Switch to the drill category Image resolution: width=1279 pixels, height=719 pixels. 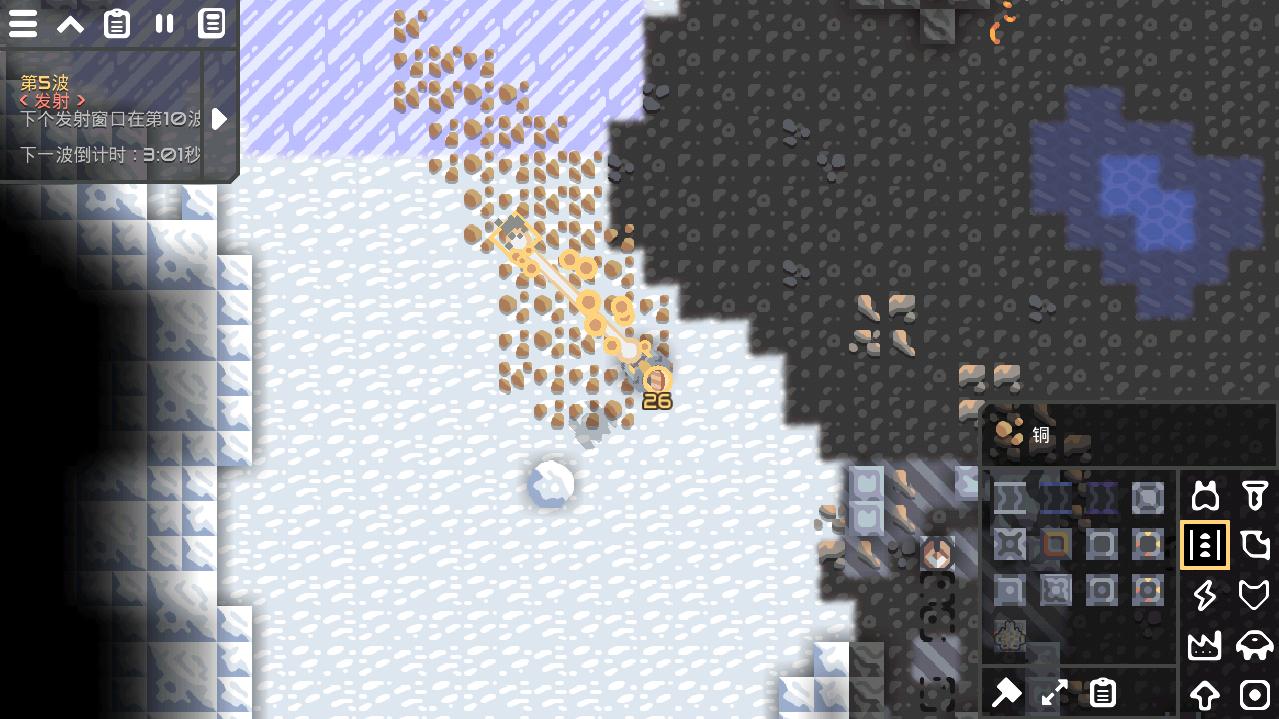pyautogui.click(x=1254, y=496)
